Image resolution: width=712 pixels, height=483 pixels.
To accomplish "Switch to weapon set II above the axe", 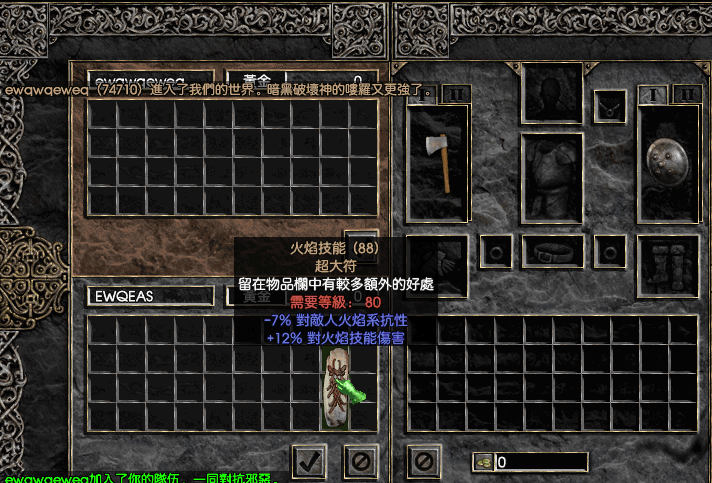I will click(455, 95).
